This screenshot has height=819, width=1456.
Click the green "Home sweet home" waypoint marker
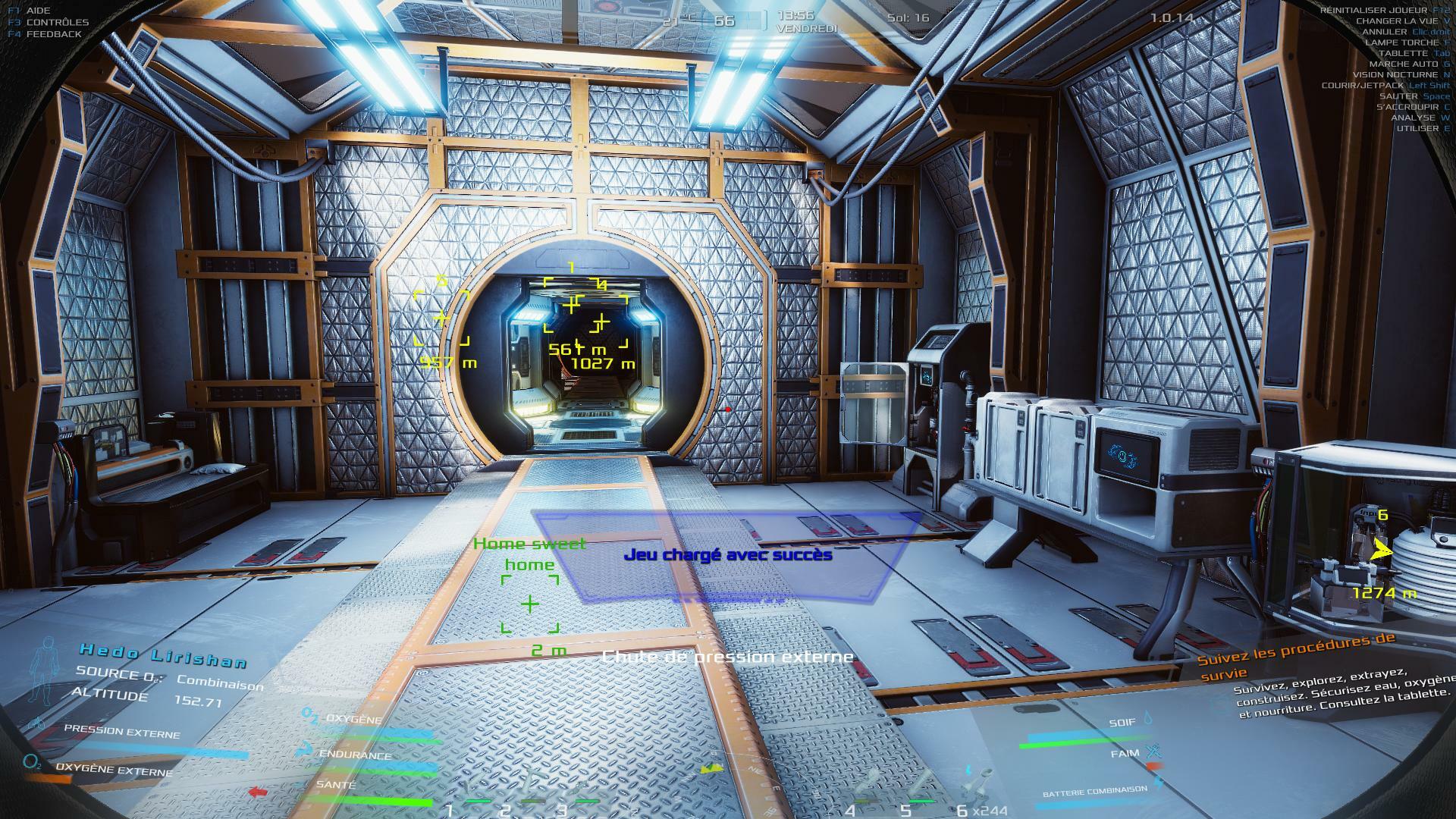(x=530, y=604)
